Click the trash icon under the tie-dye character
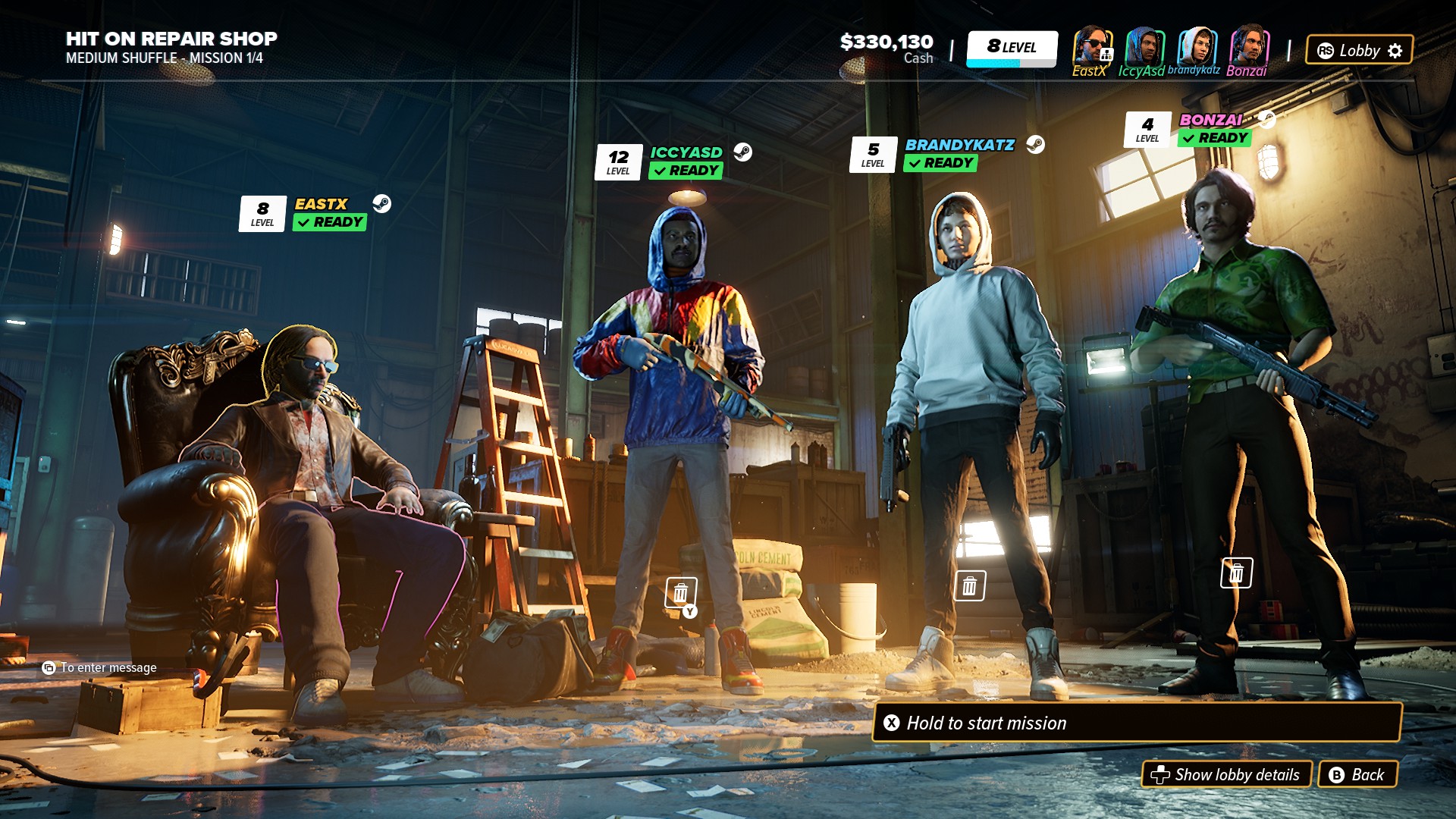Screen dimensions: 1456x819 coord(680,591)
